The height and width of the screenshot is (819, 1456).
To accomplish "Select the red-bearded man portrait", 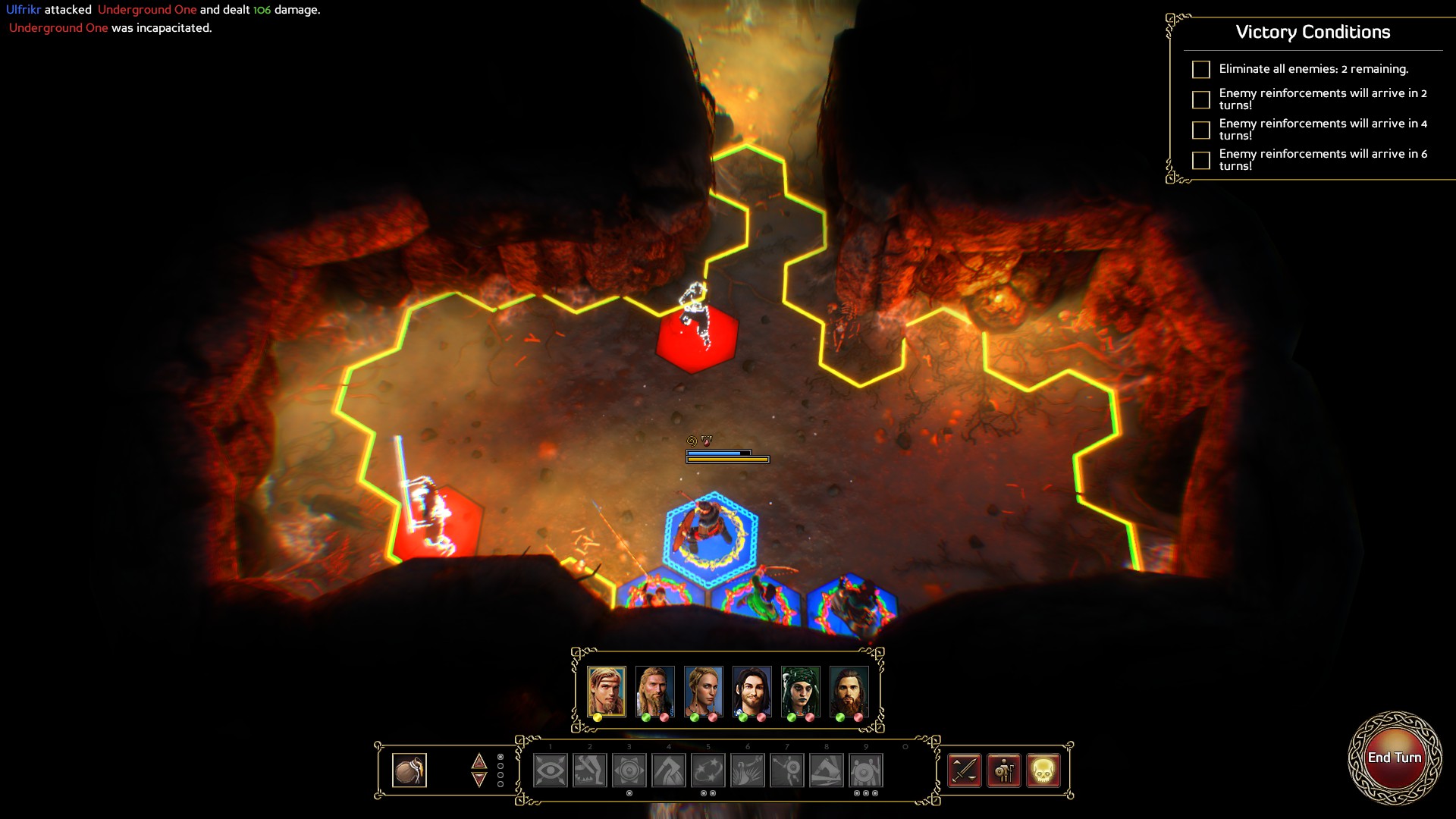I will (x=849, y=691).
